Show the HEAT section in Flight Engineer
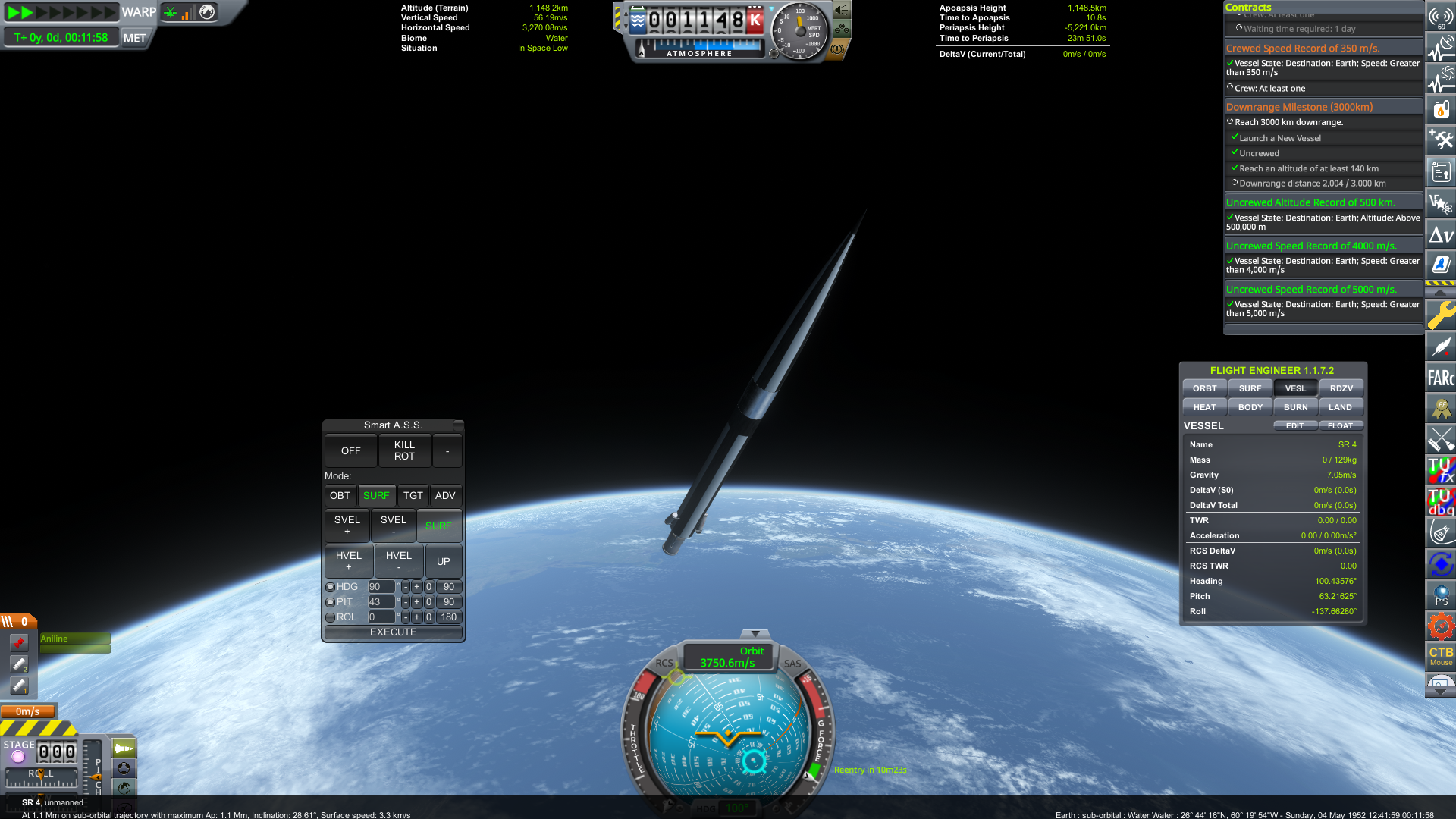 coord(1204,407)
